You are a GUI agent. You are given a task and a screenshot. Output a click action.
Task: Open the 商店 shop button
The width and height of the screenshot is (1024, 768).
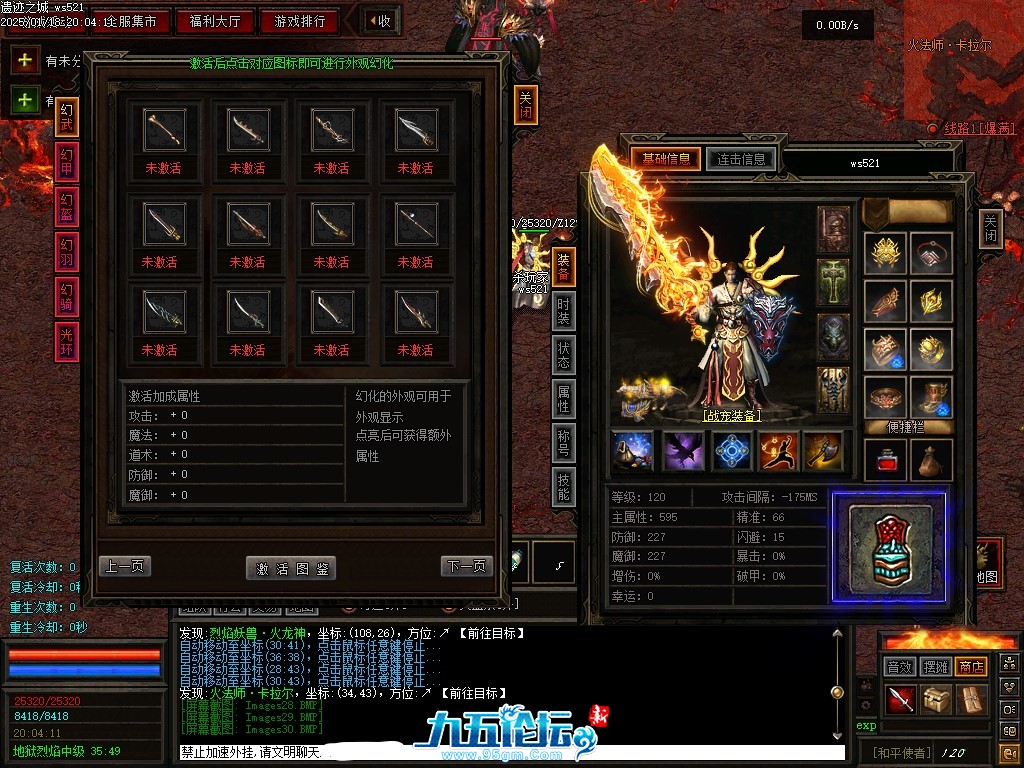tap(970, 667)
